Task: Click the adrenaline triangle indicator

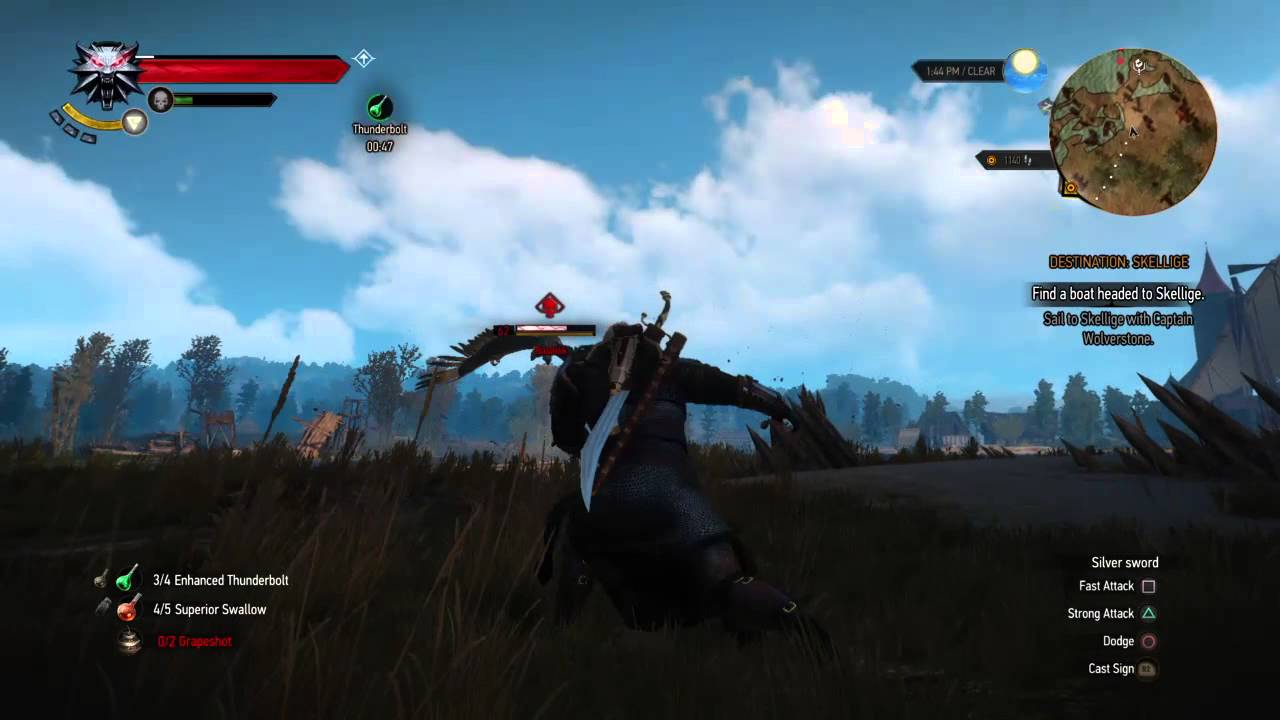Action: point(133,121)
